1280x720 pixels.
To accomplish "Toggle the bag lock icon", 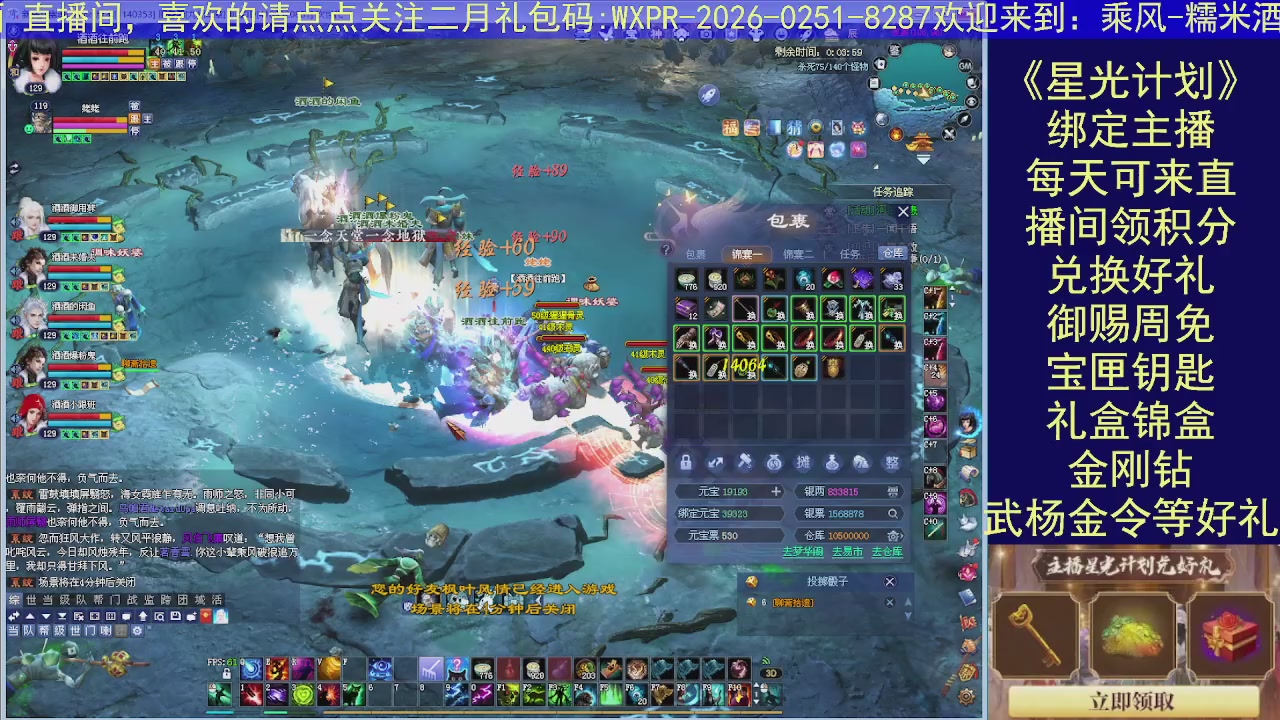I will 686,462.
